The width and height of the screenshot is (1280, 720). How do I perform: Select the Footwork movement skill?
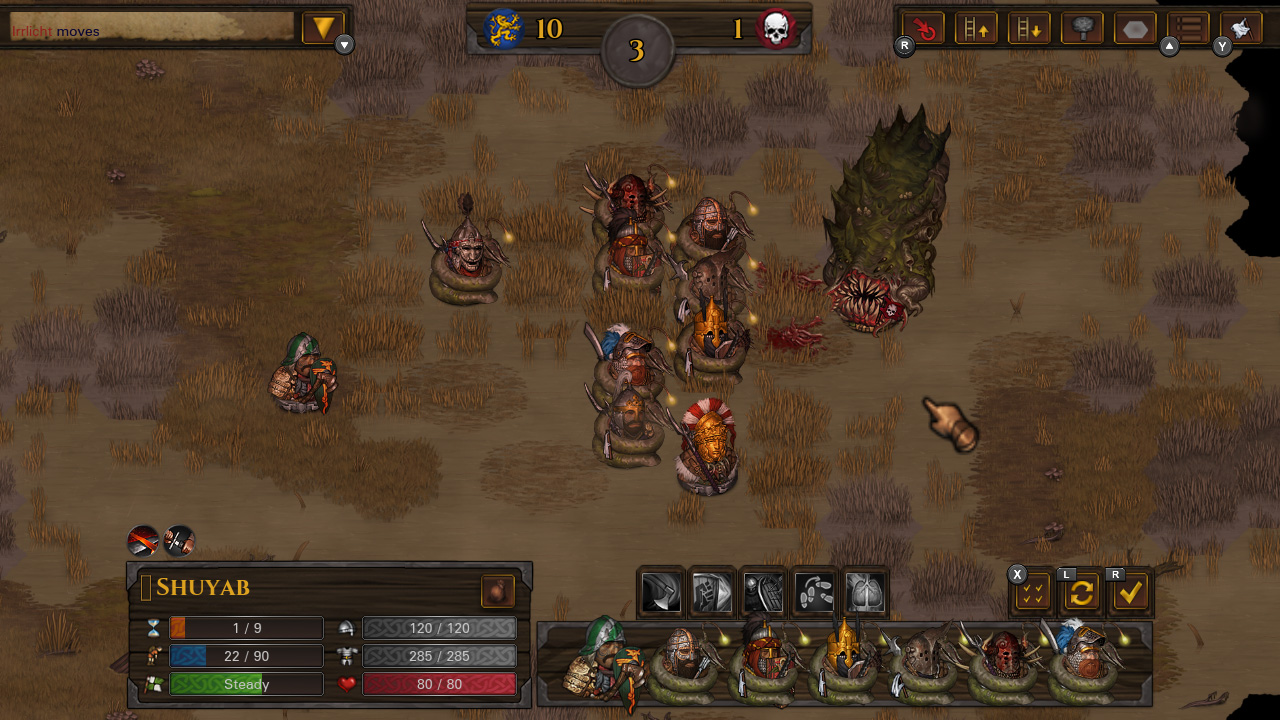[x=814, y=592]
